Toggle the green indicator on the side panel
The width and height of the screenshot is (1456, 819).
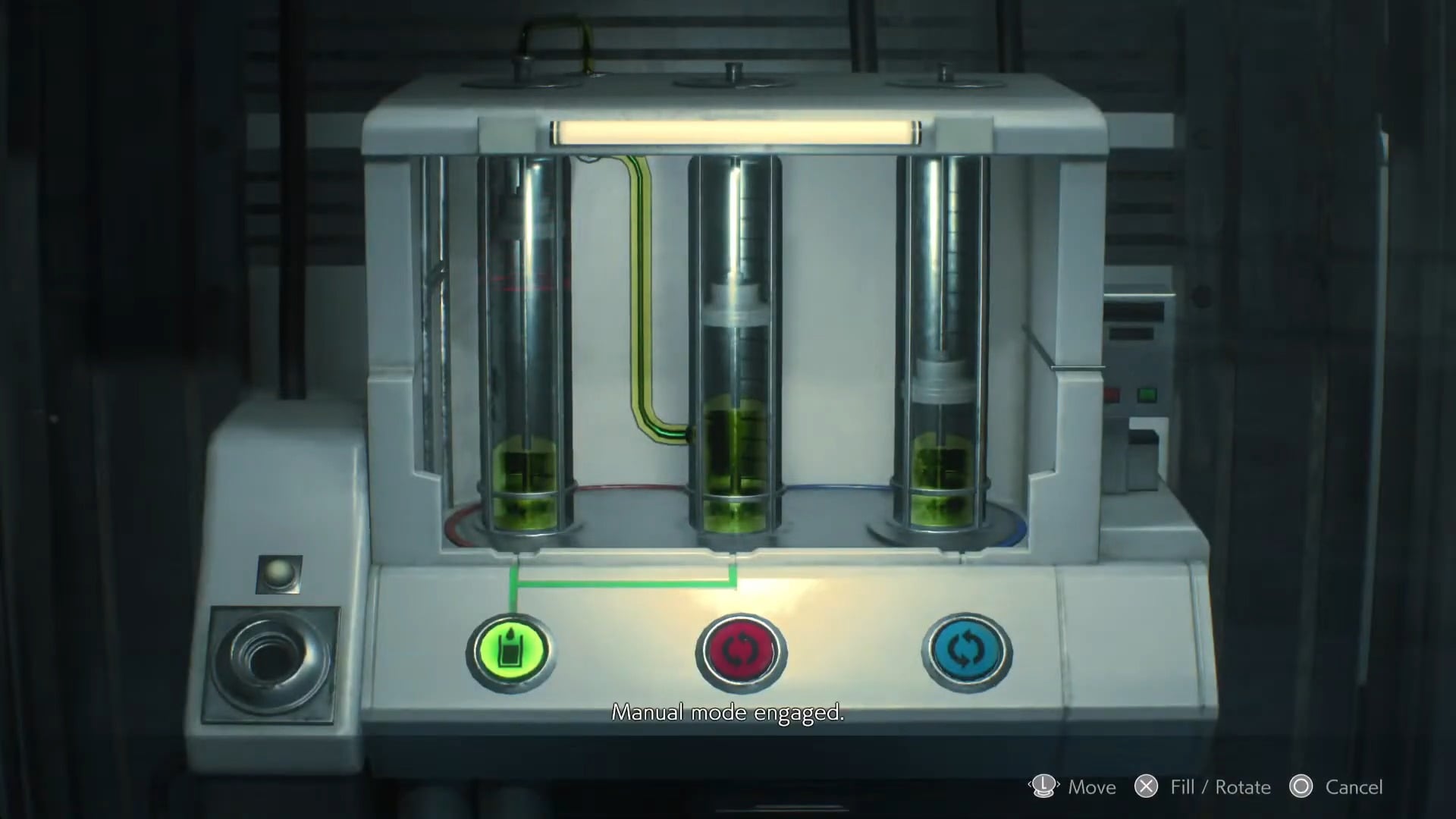[x=1147, y=395]
